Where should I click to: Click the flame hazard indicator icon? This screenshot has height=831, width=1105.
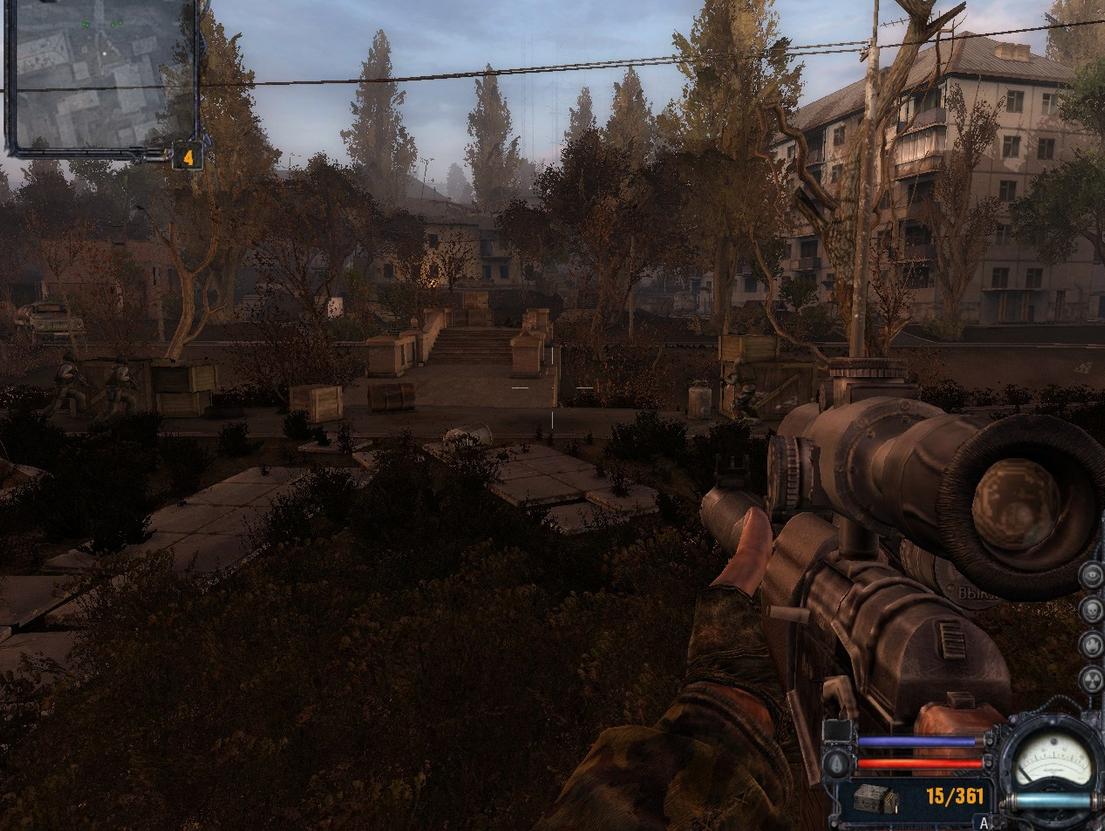click(x=1091, y=644)
